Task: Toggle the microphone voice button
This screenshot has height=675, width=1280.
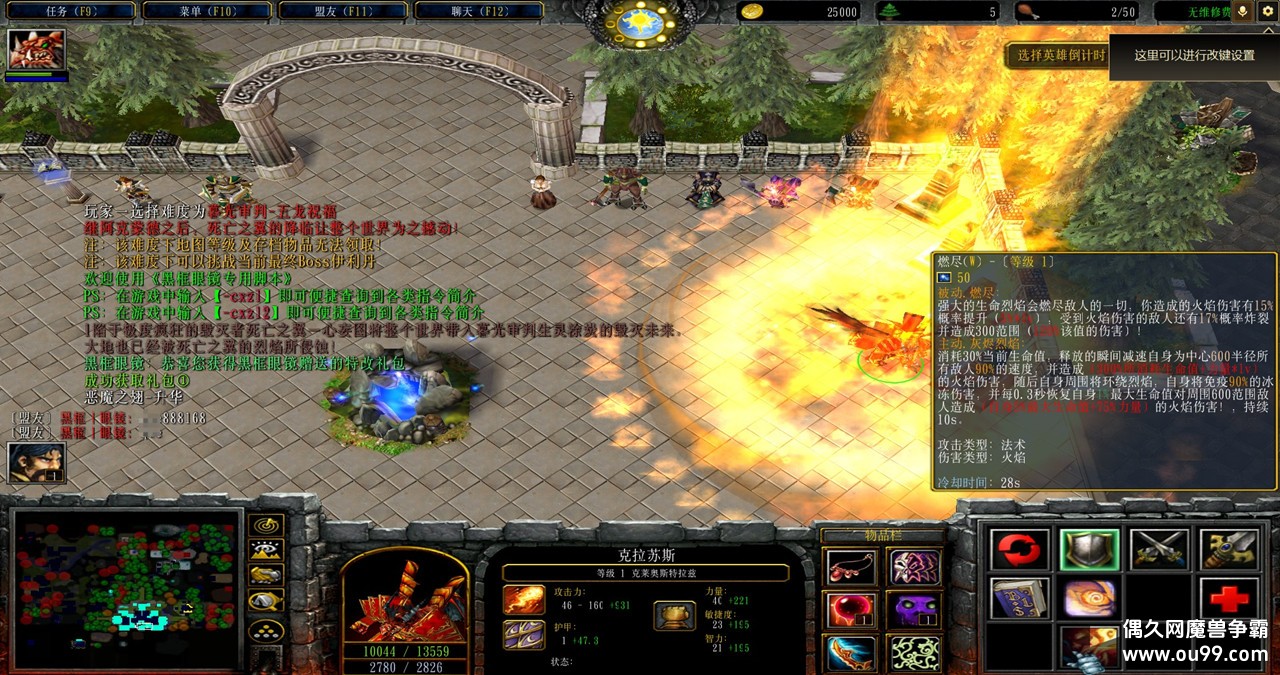Action: click(x=1244, y=11)
